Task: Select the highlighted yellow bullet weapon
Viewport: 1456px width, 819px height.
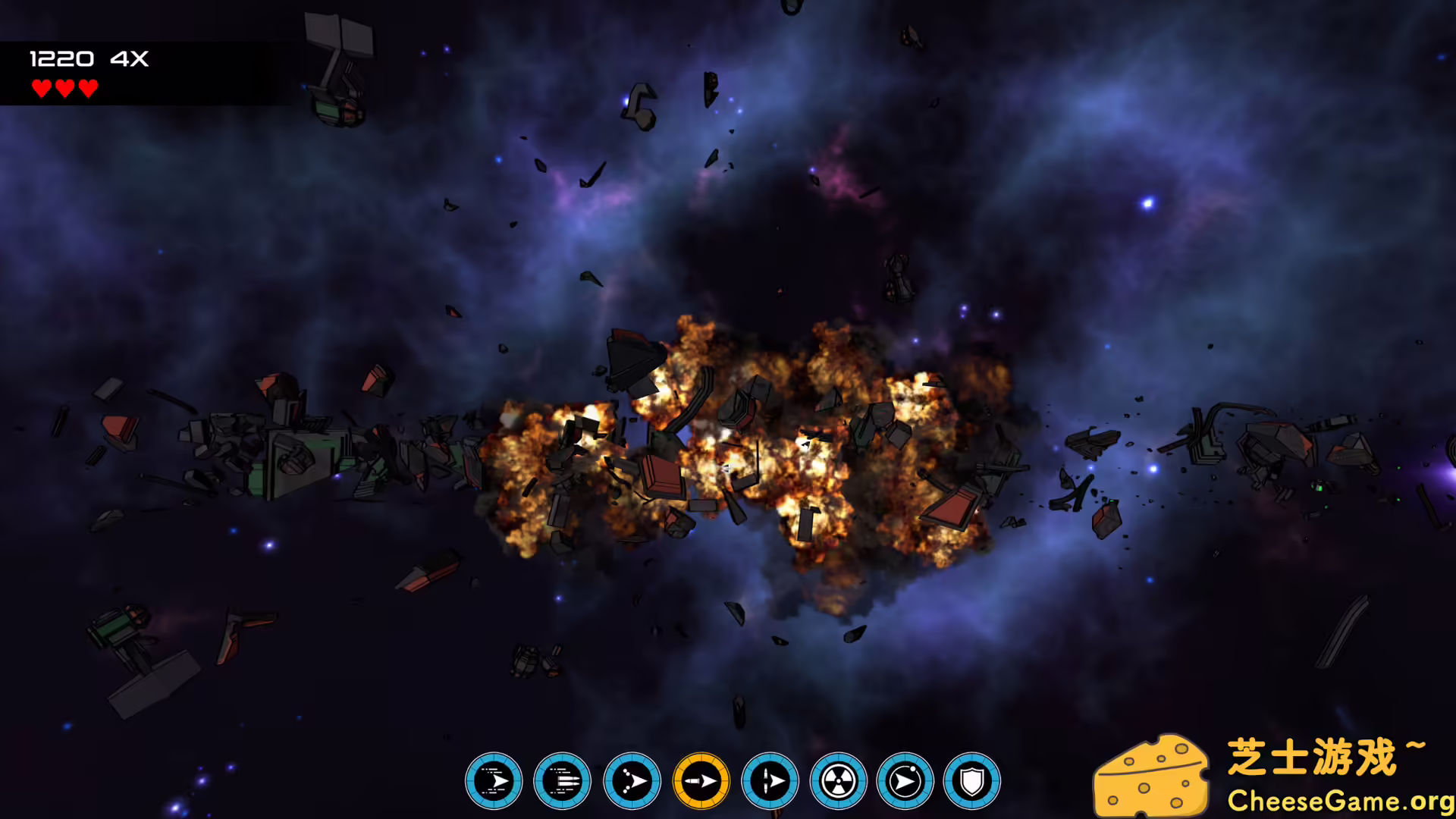Action: coord(701,780)
